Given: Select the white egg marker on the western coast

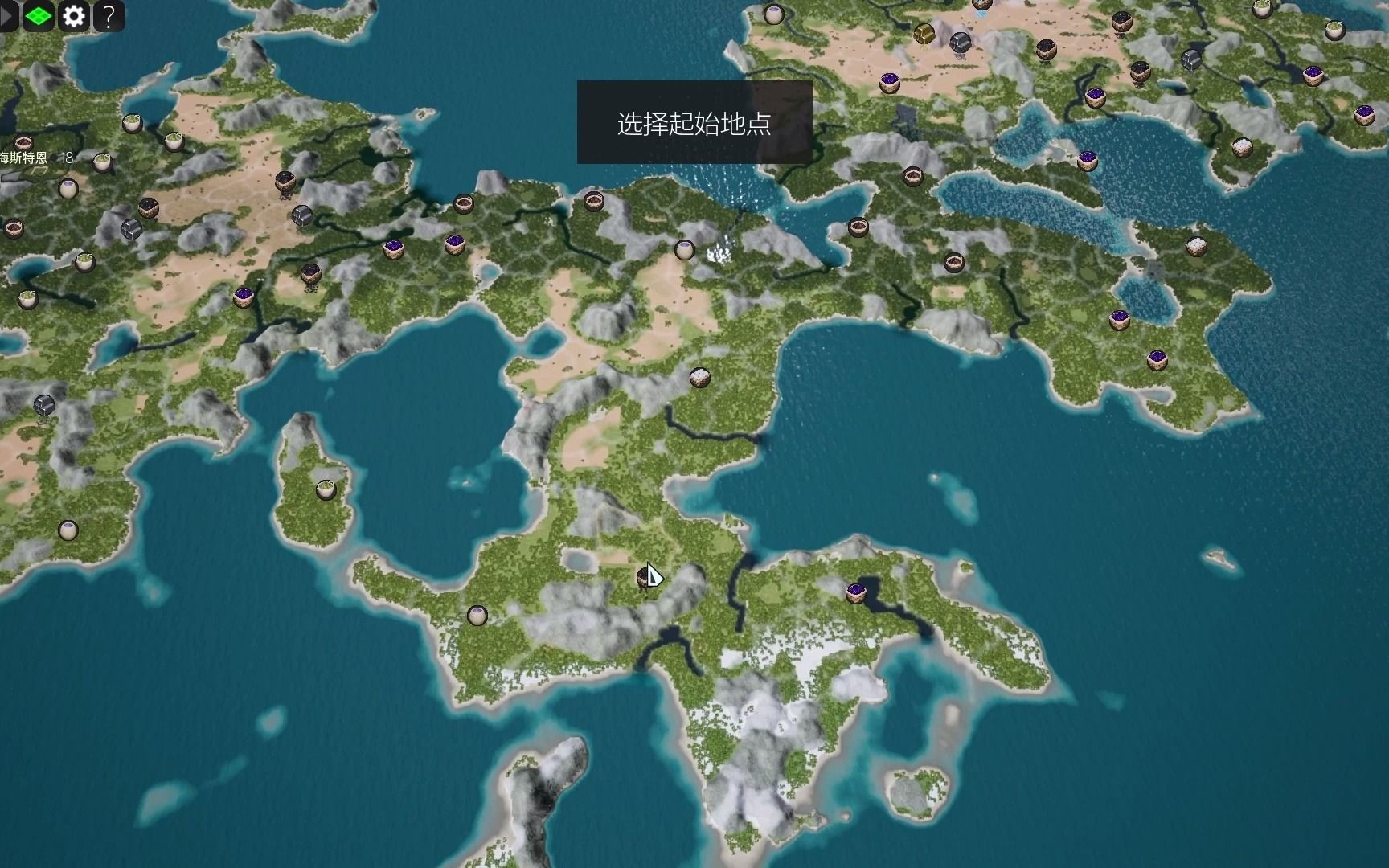Looking at the screenshot, I should 68,190.
